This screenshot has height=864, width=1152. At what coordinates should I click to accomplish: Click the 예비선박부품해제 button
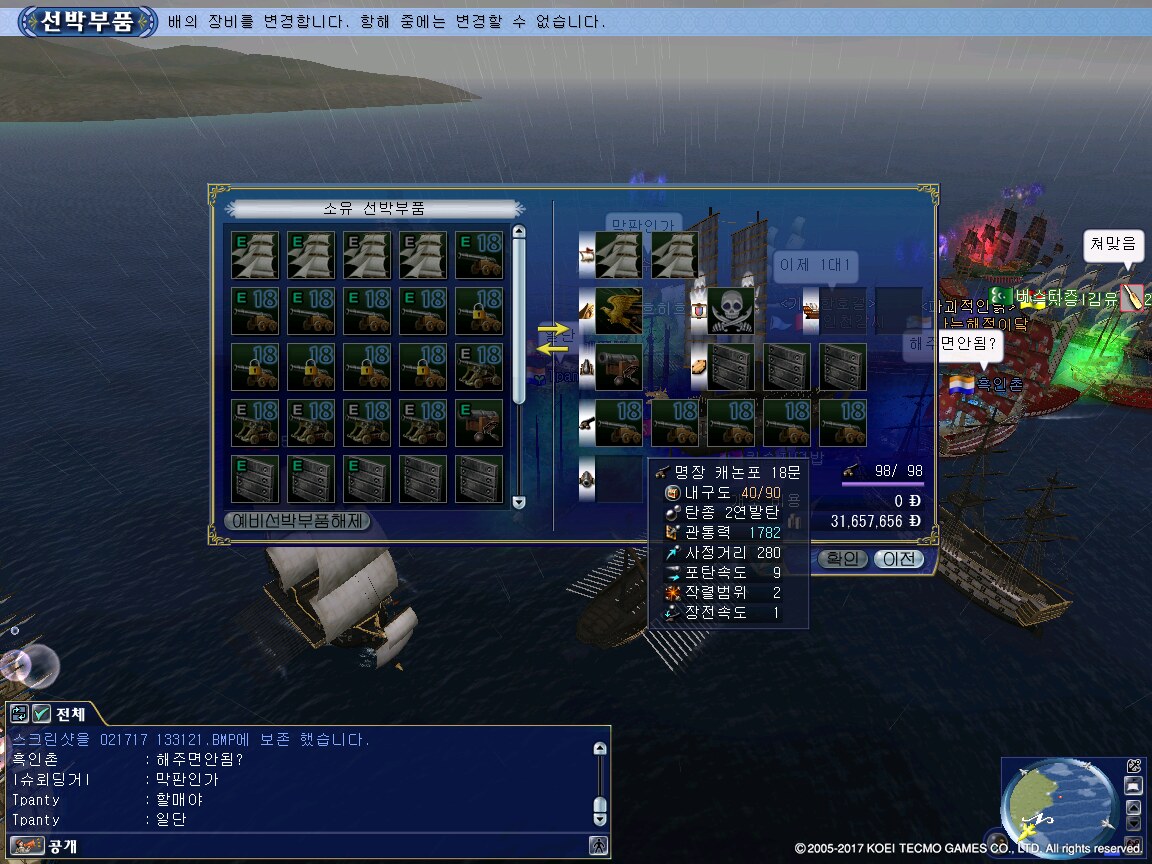[x=298, y=521]
